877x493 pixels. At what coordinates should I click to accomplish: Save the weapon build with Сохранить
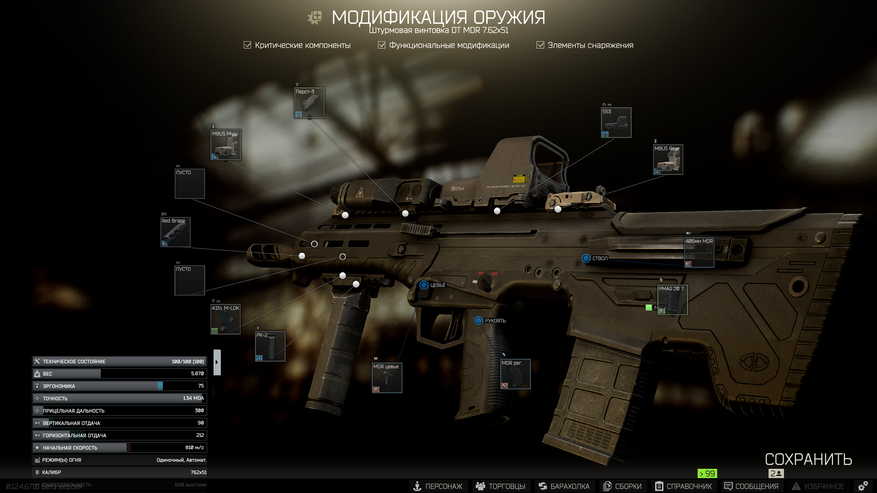808,460
